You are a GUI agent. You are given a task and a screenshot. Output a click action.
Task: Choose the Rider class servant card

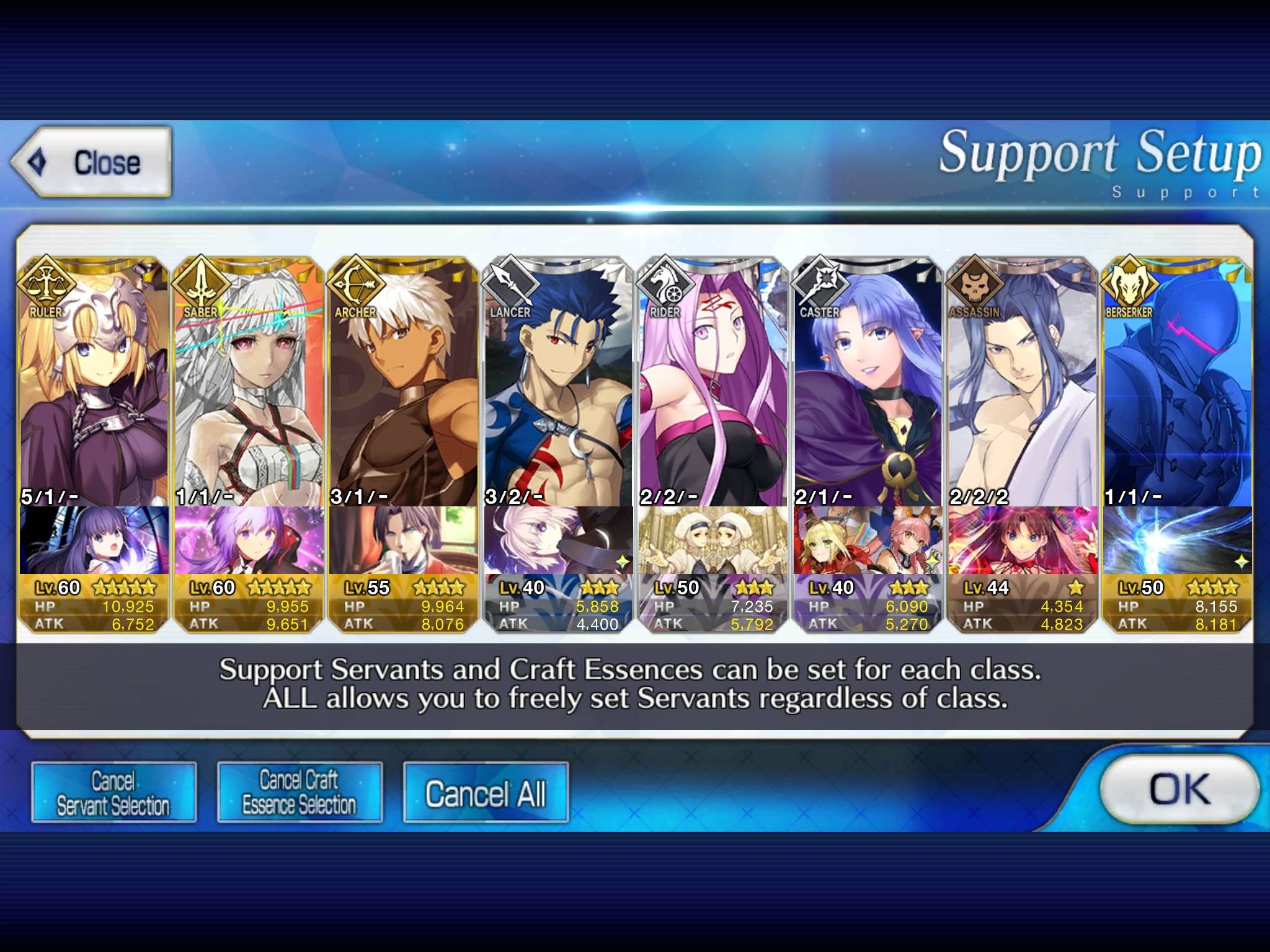pos(713,384)
